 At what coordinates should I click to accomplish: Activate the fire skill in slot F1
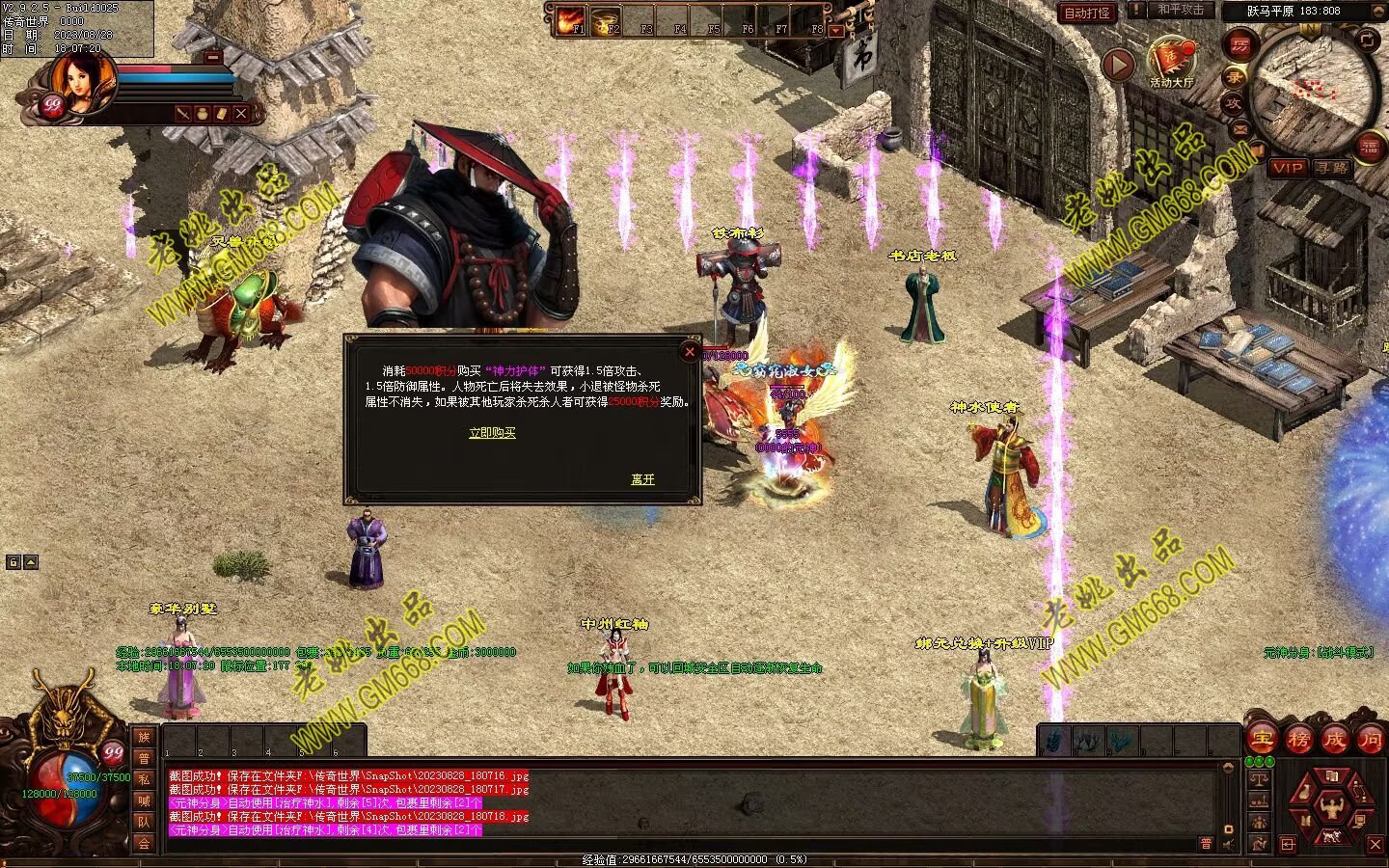(571, 20)
